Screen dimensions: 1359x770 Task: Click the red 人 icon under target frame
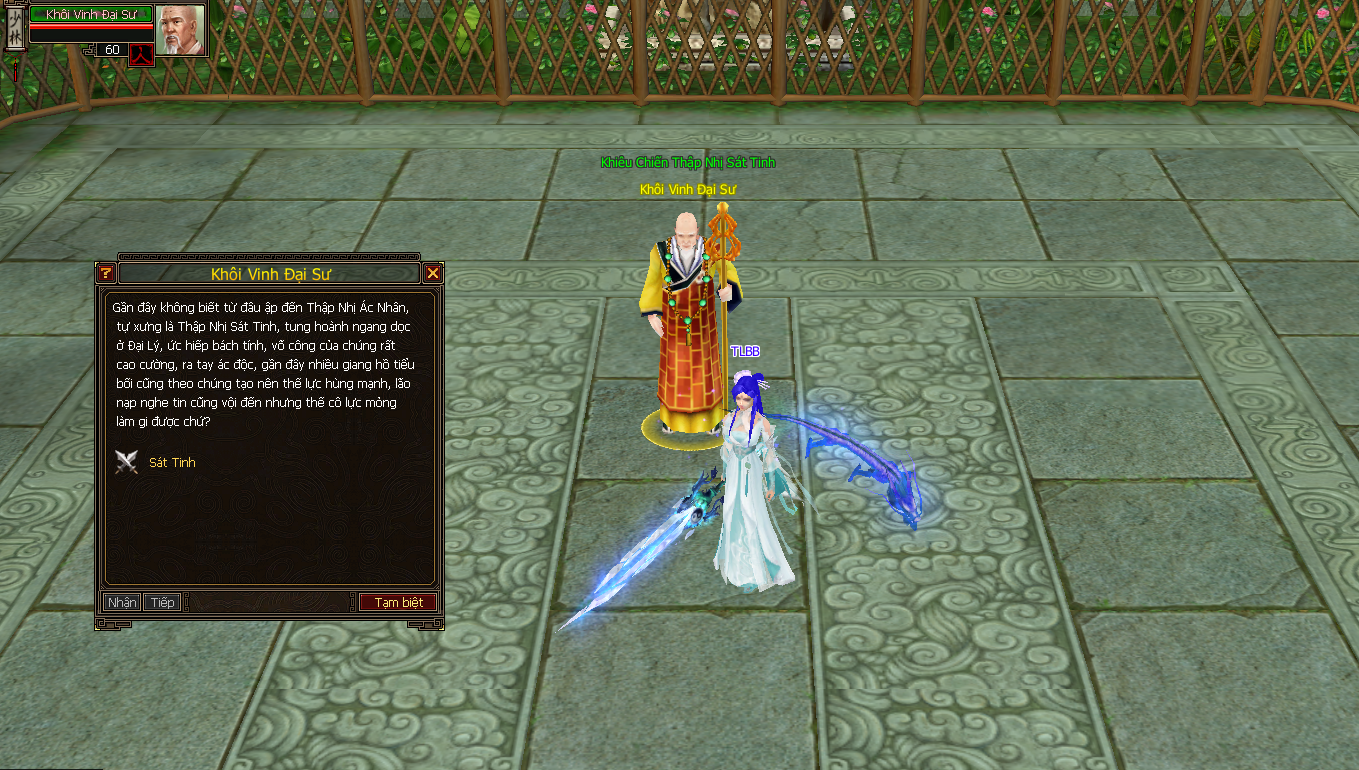coord(141,54)
